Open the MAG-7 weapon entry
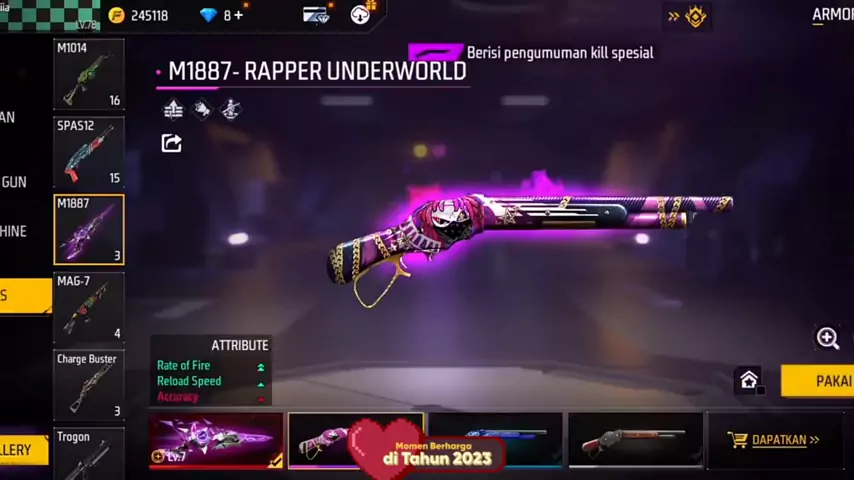Screen dimensions: 854x480 coord(88,308)
